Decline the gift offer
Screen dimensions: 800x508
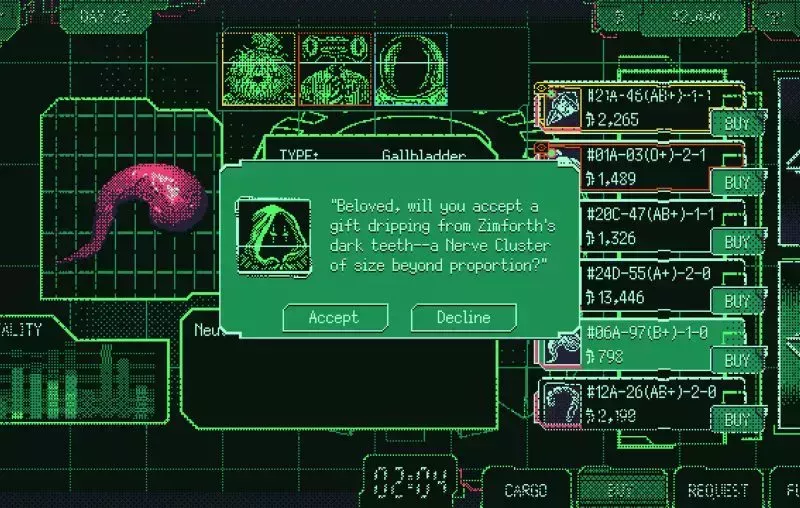pyautogui.click(x=464, y=317)
